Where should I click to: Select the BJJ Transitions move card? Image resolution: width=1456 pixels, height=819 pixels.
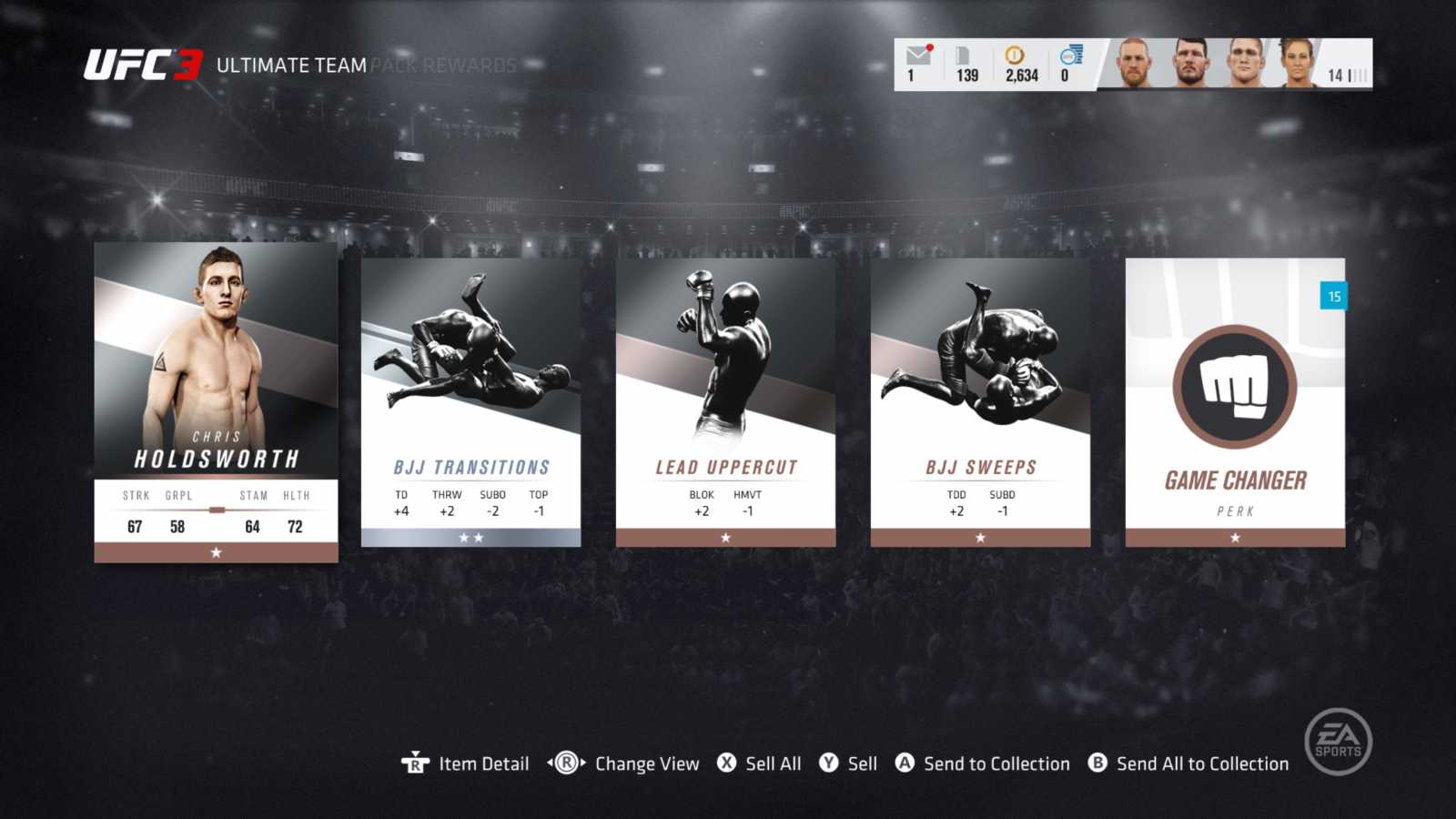(470, 405)
